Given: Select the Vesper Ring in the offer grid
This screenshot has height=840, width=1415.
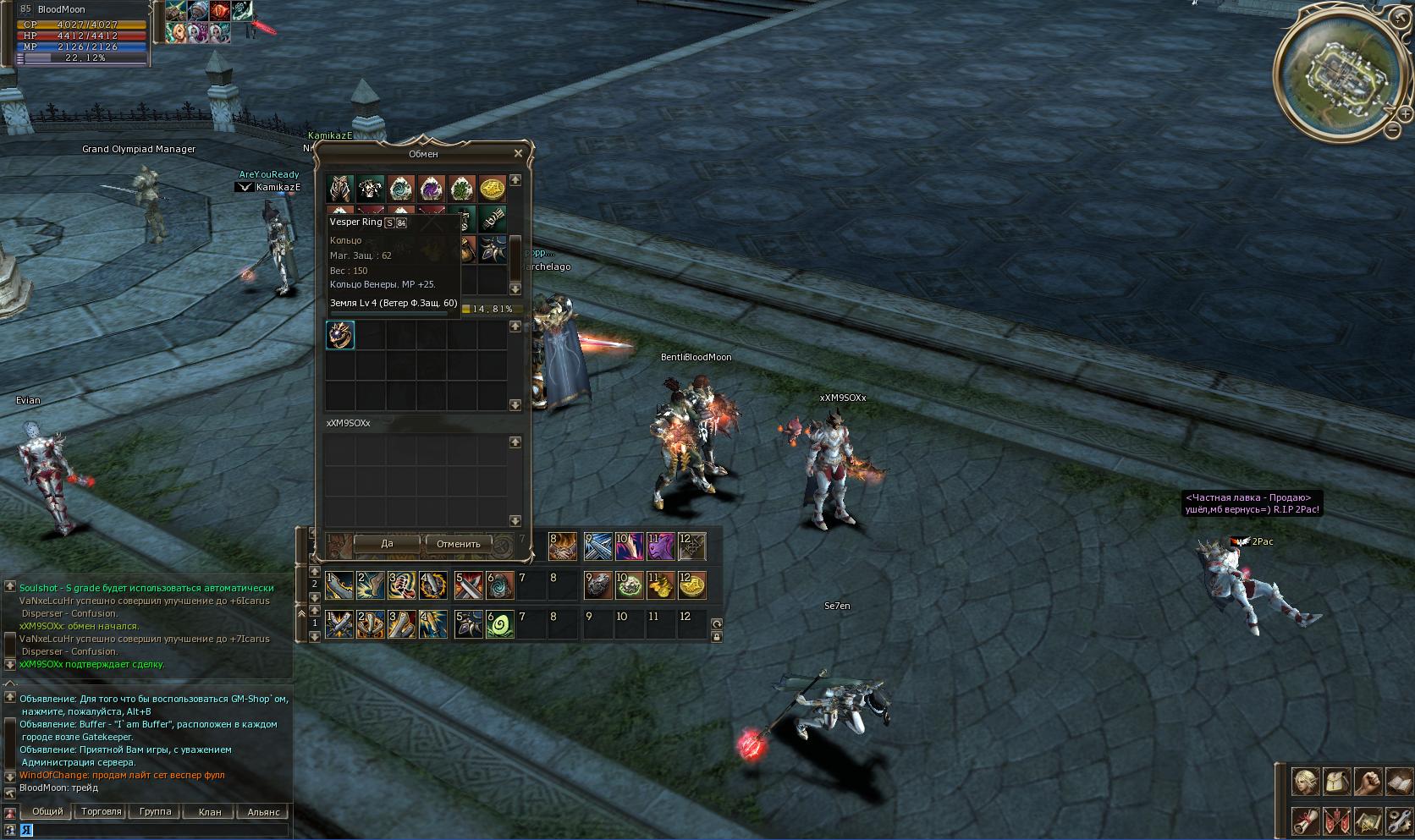Looking at the screenshot, I should pos(340,335).
